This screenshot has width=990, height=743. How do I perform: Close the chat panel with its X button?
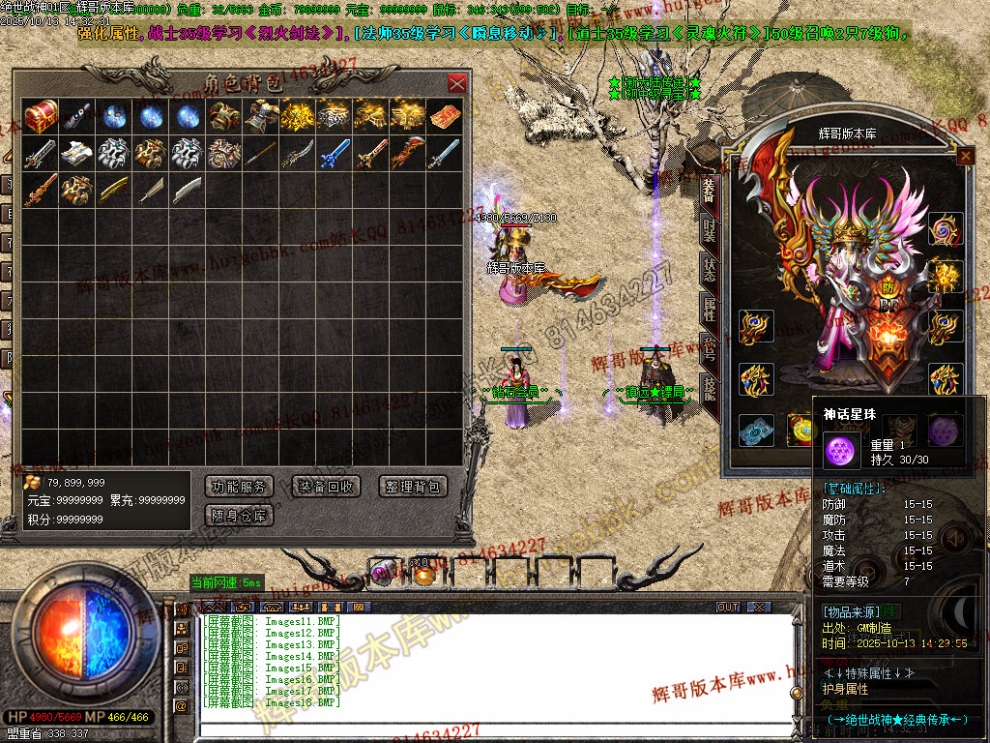[x=760, y=607]
